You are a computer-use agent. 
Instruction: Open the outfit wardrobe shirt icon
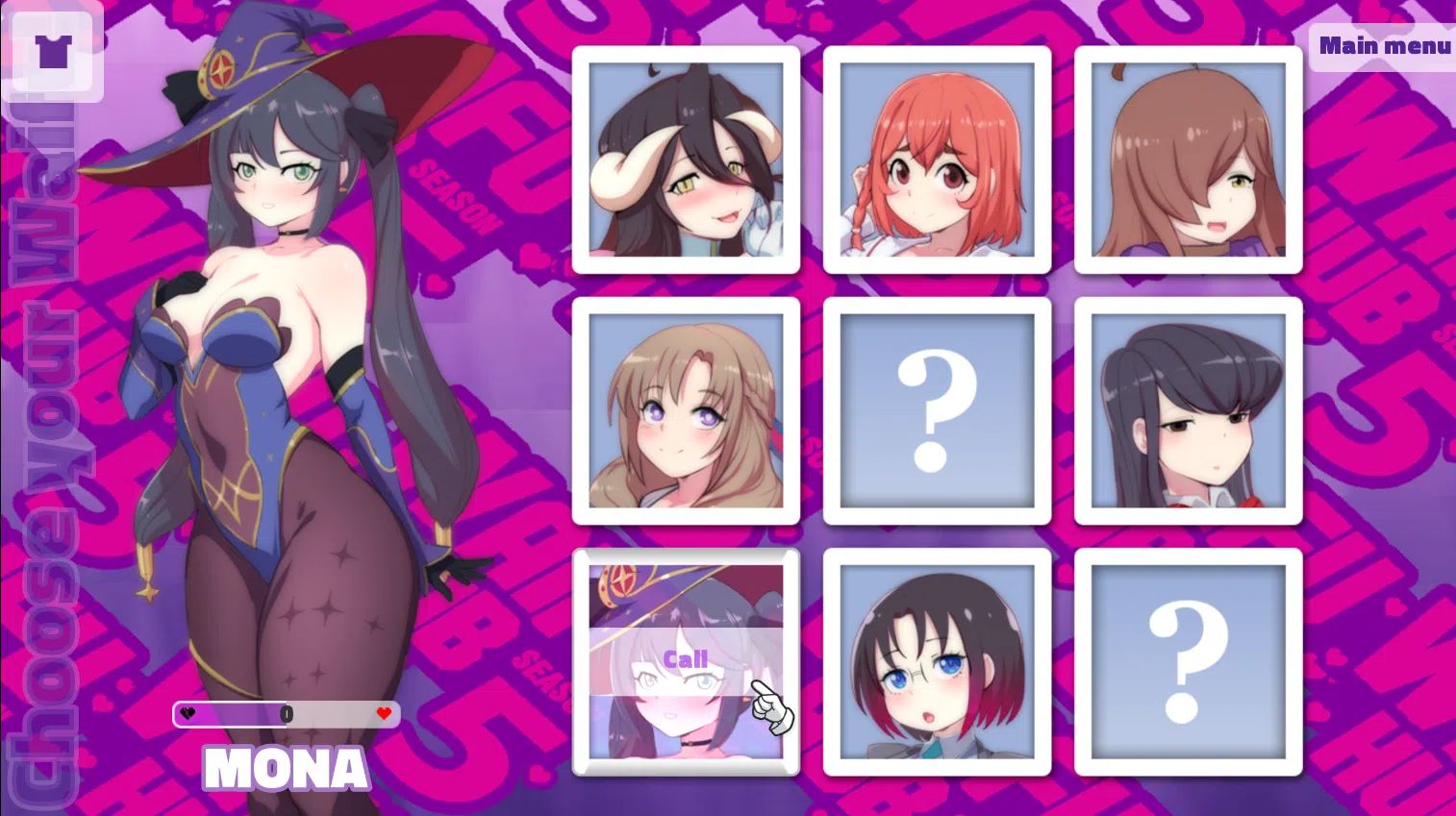pyautogui.click(x=53, y=50)
